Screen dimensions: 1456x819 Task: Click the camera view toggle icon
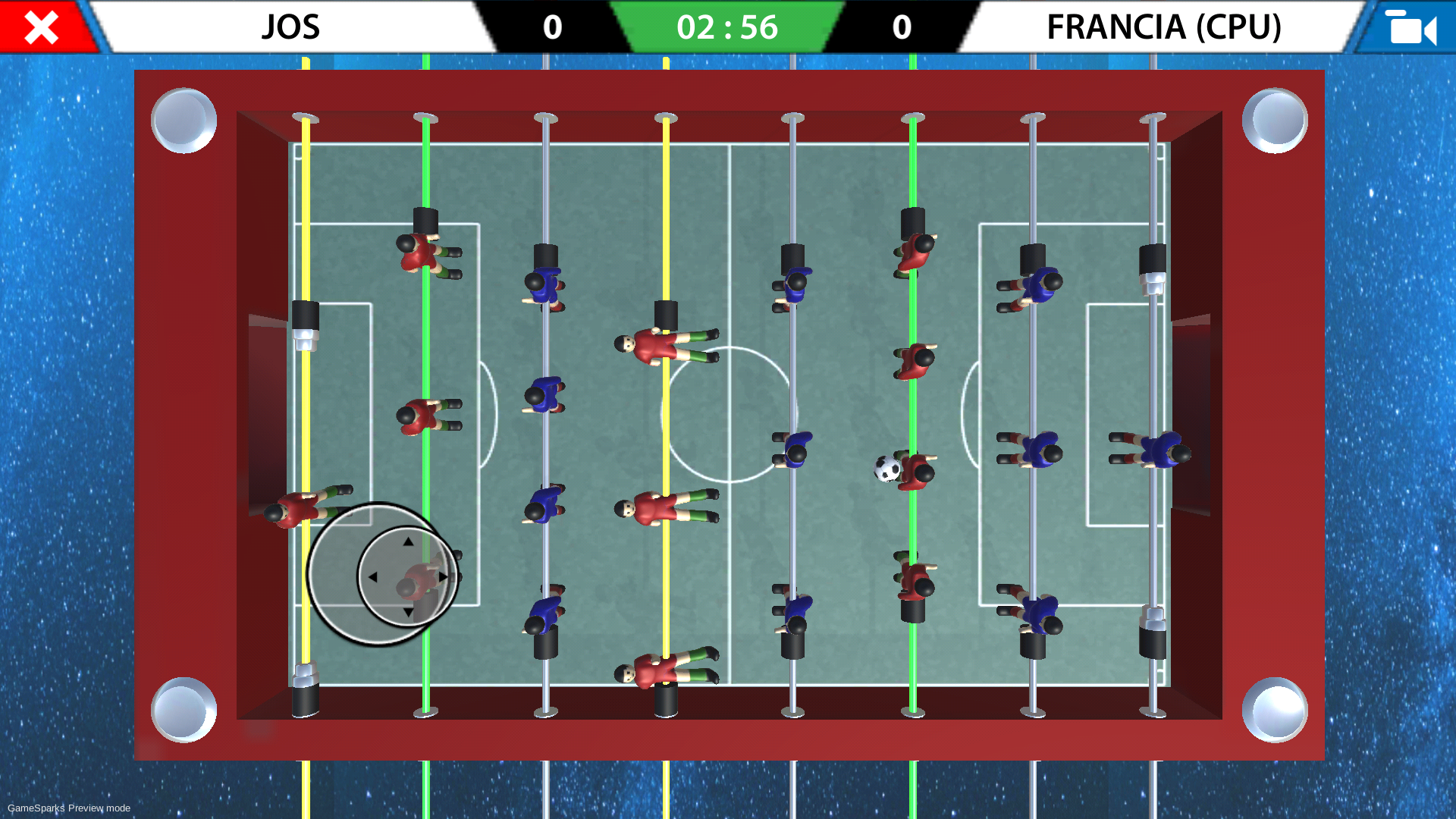1412,29
